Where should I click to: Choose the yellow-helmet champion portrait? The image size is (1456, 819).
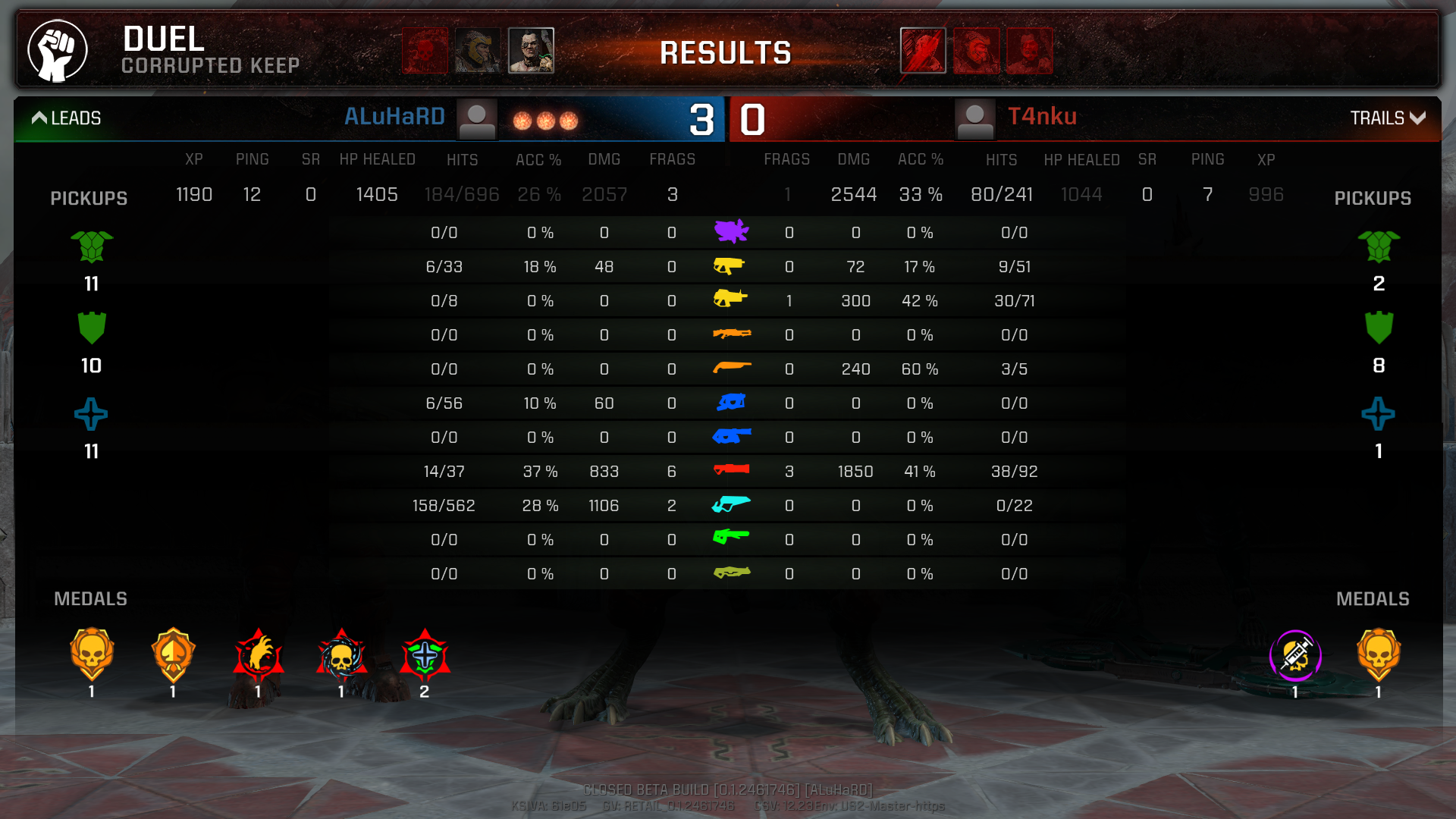(478, 51)
